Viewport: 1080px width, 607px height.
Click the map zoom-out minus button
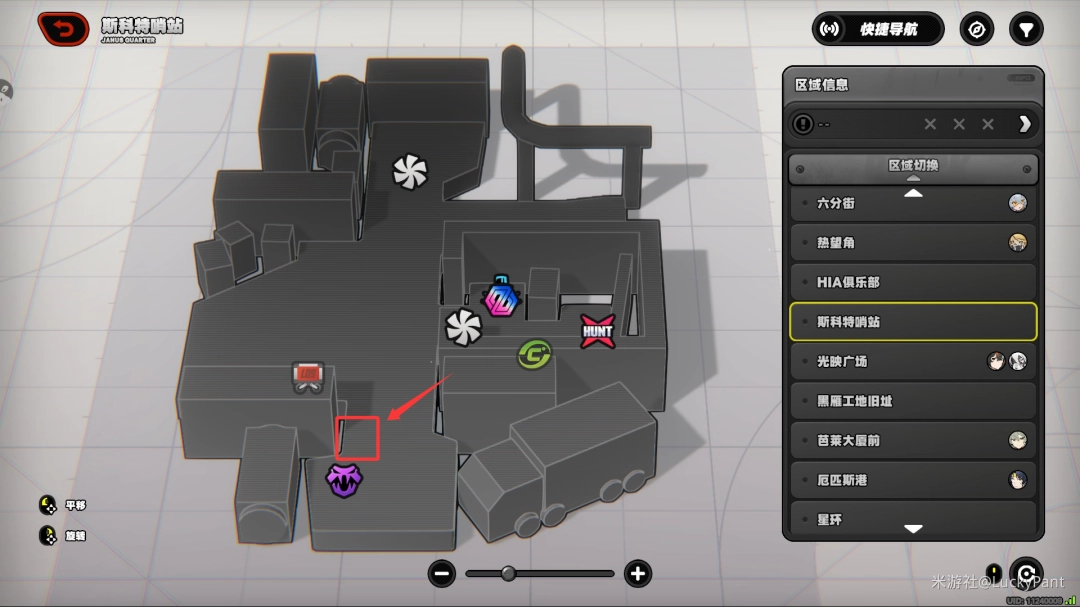click(442, 574)
